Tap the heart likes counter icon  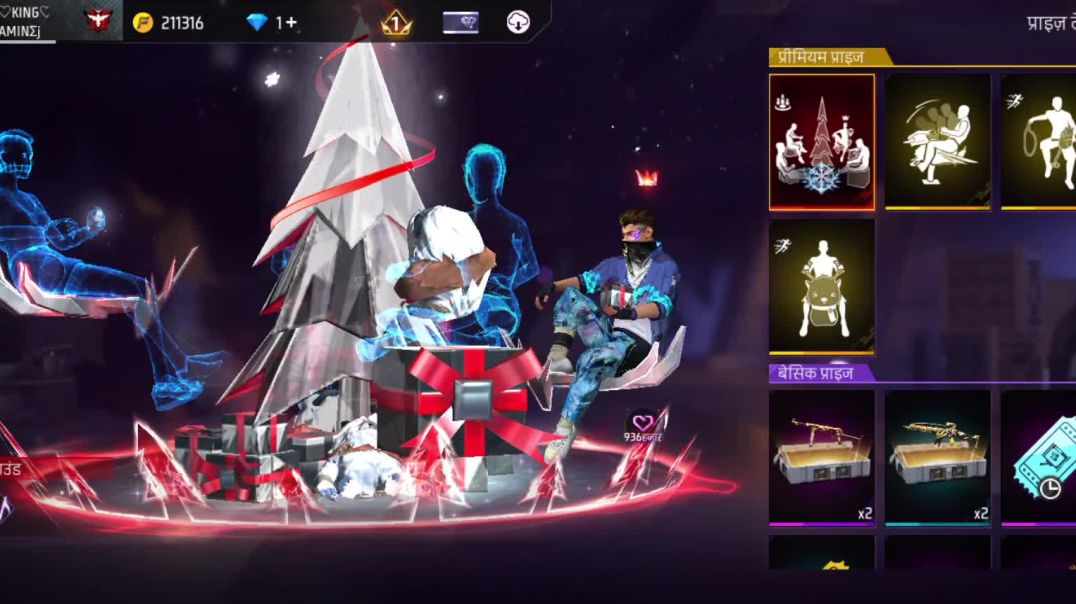click(x=644, y=424)
